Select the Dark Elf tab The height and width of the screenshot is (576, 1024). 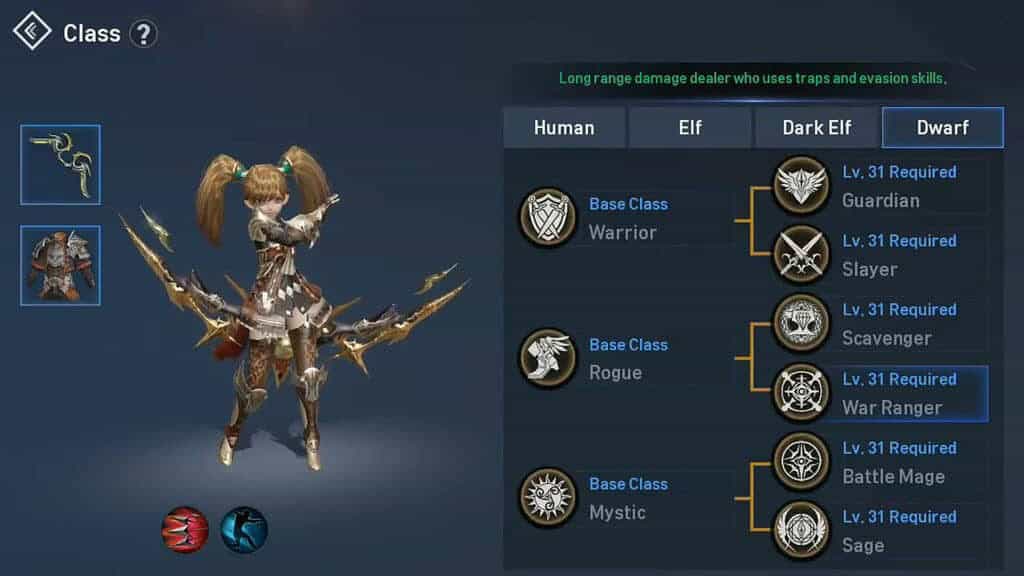817,128
